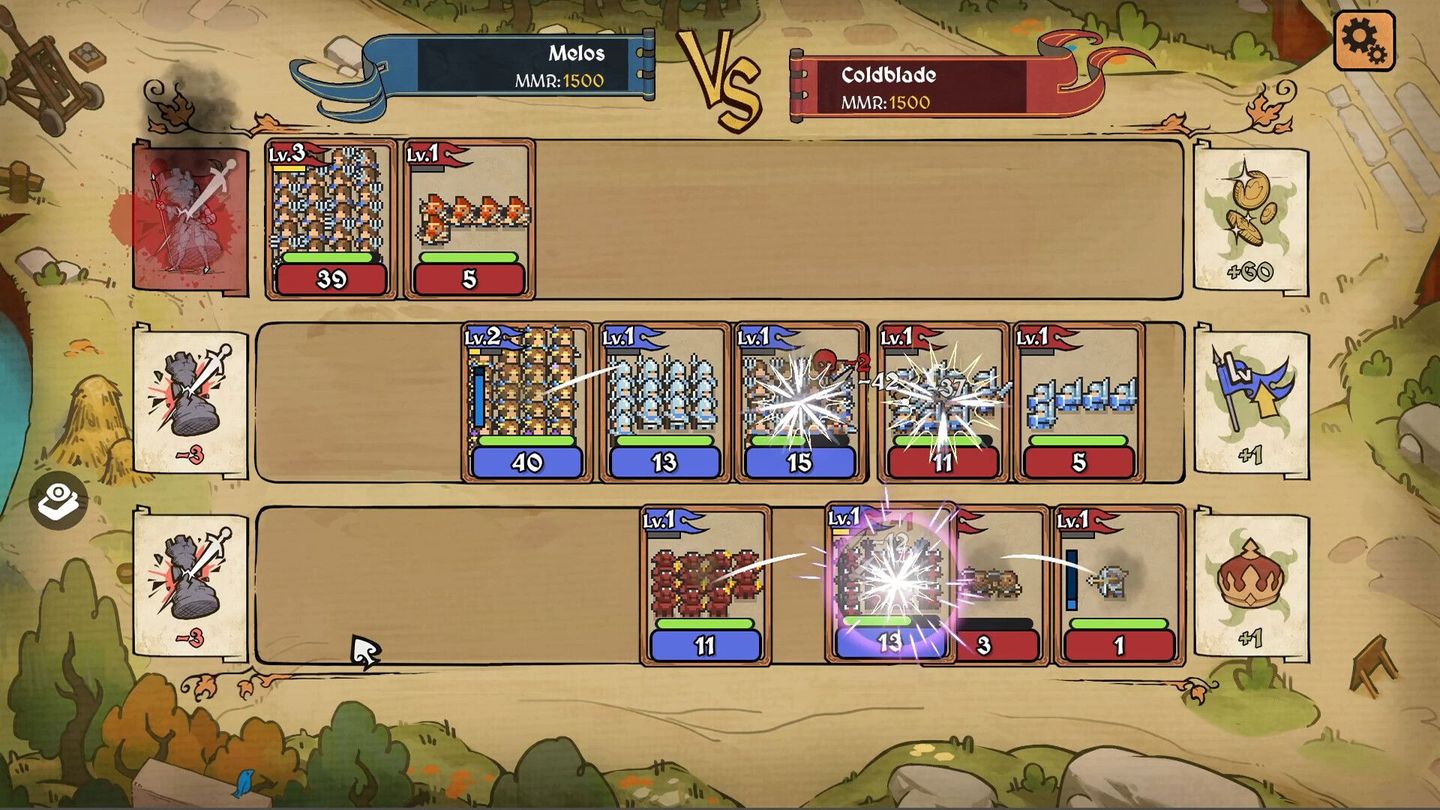The height and width of the screenshot is (810, 1440).
Task: Select the blue spearmen card with 13 health
Action: (x=664, y=400)
